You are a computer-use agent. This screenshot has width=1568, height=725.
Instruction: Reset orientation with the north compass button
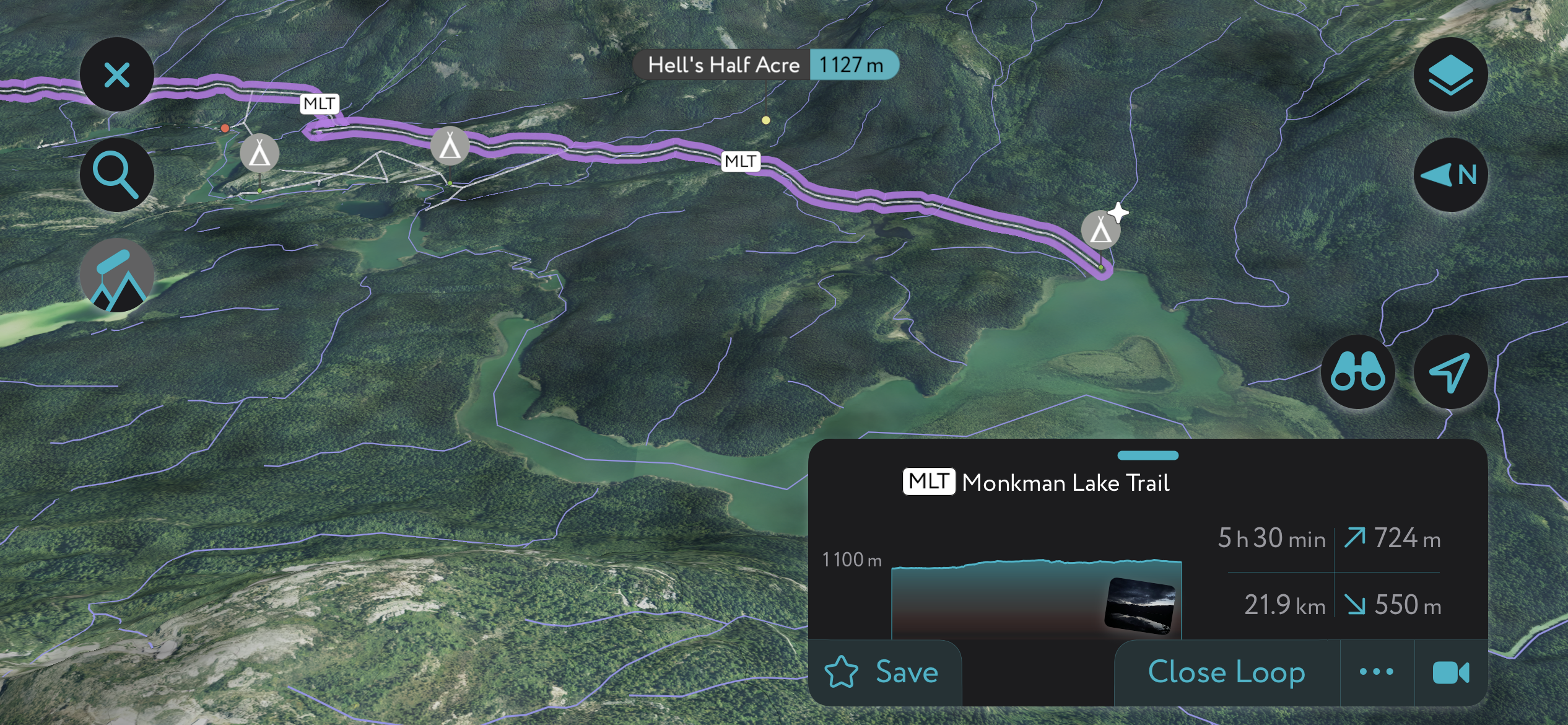[x=1450, y=175]
